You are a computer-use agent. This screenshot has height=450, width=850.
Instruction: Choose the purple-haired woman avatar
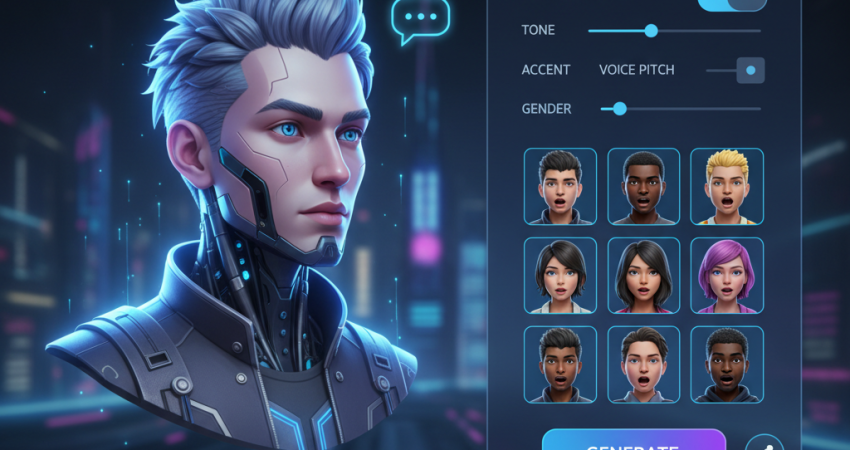click(x=726, y=275)
